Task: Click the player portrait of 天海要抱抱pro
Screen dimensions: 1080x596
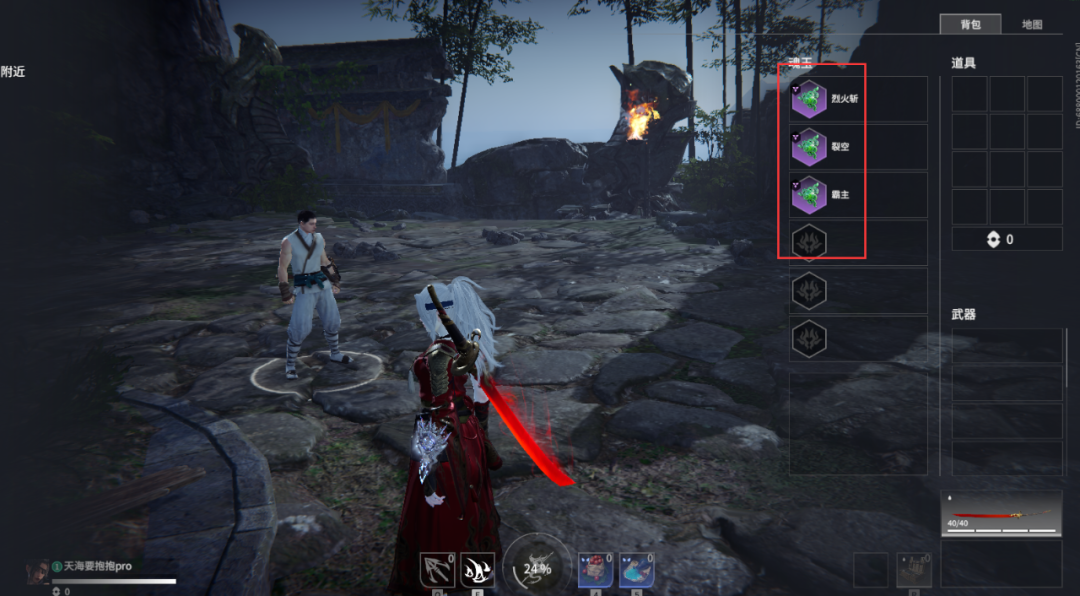Action: [x=38, y=571]
